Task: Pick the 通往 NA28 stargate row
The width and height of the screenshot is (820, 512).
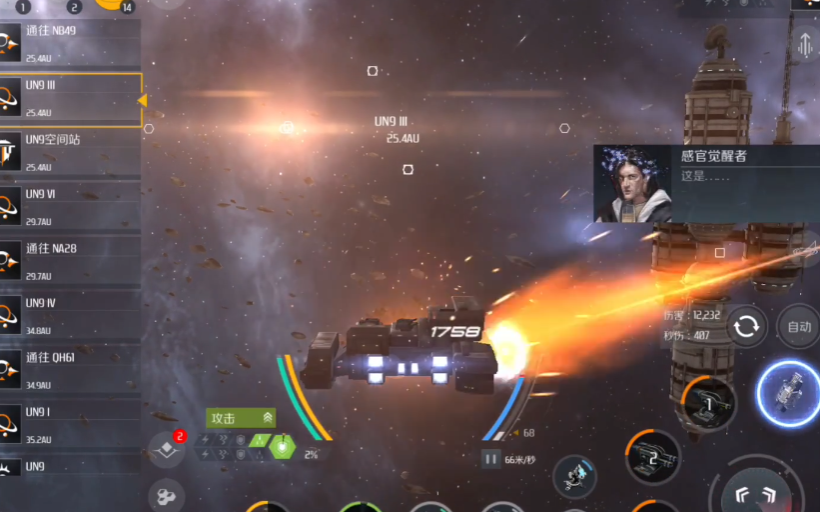Action: tap(70, 261)
